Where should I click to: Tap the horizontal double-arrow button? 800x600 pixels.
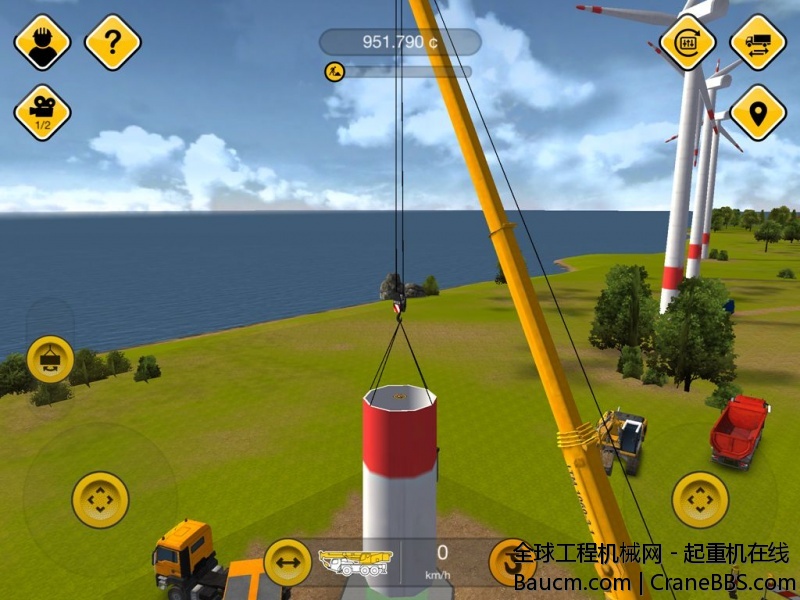288,562
